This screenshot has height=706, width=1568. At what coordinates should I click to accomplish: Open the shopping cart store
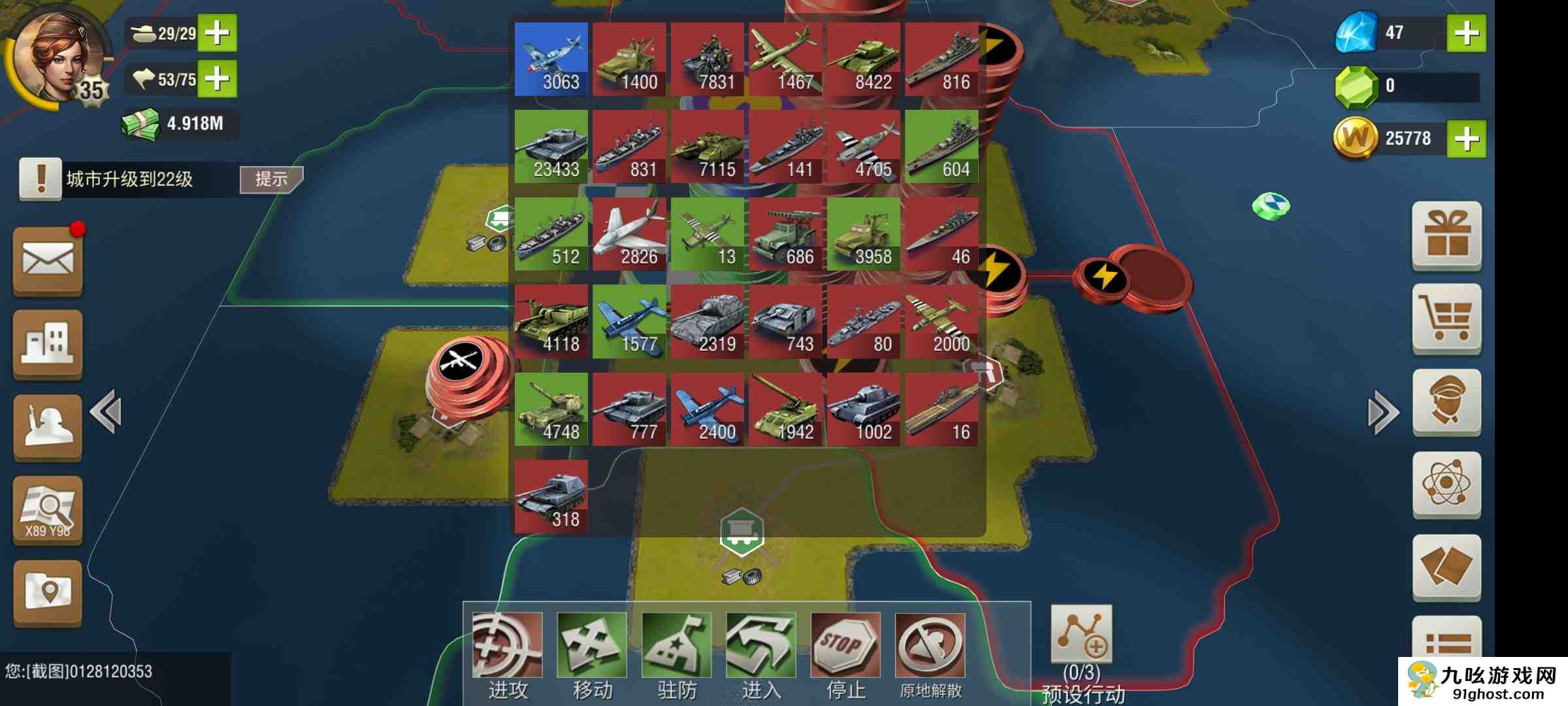click(1446, 319)
